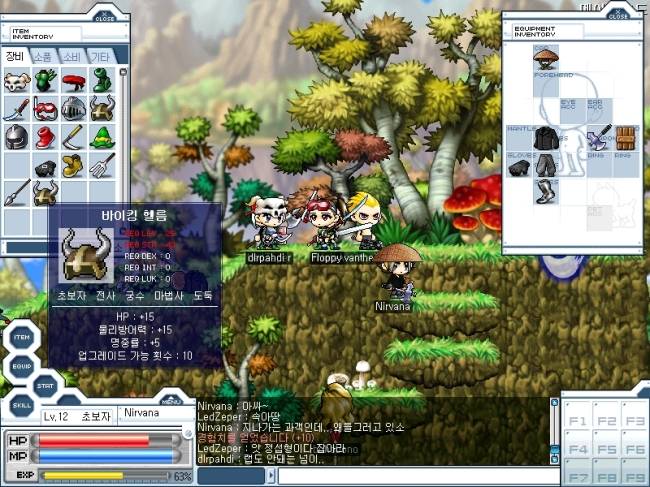This screenshot has height=487, width=650.
Task: Switch to the 소비 inventory tab
Action: tap(72, 56)
